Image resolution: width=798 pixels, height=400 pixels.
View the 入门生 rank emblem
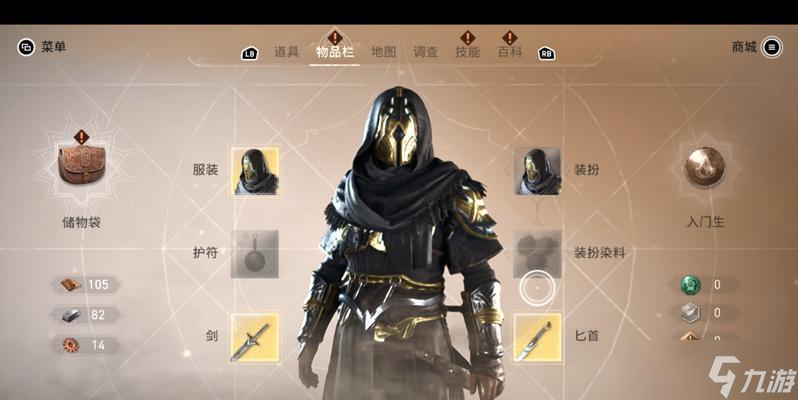pos(705,168)
